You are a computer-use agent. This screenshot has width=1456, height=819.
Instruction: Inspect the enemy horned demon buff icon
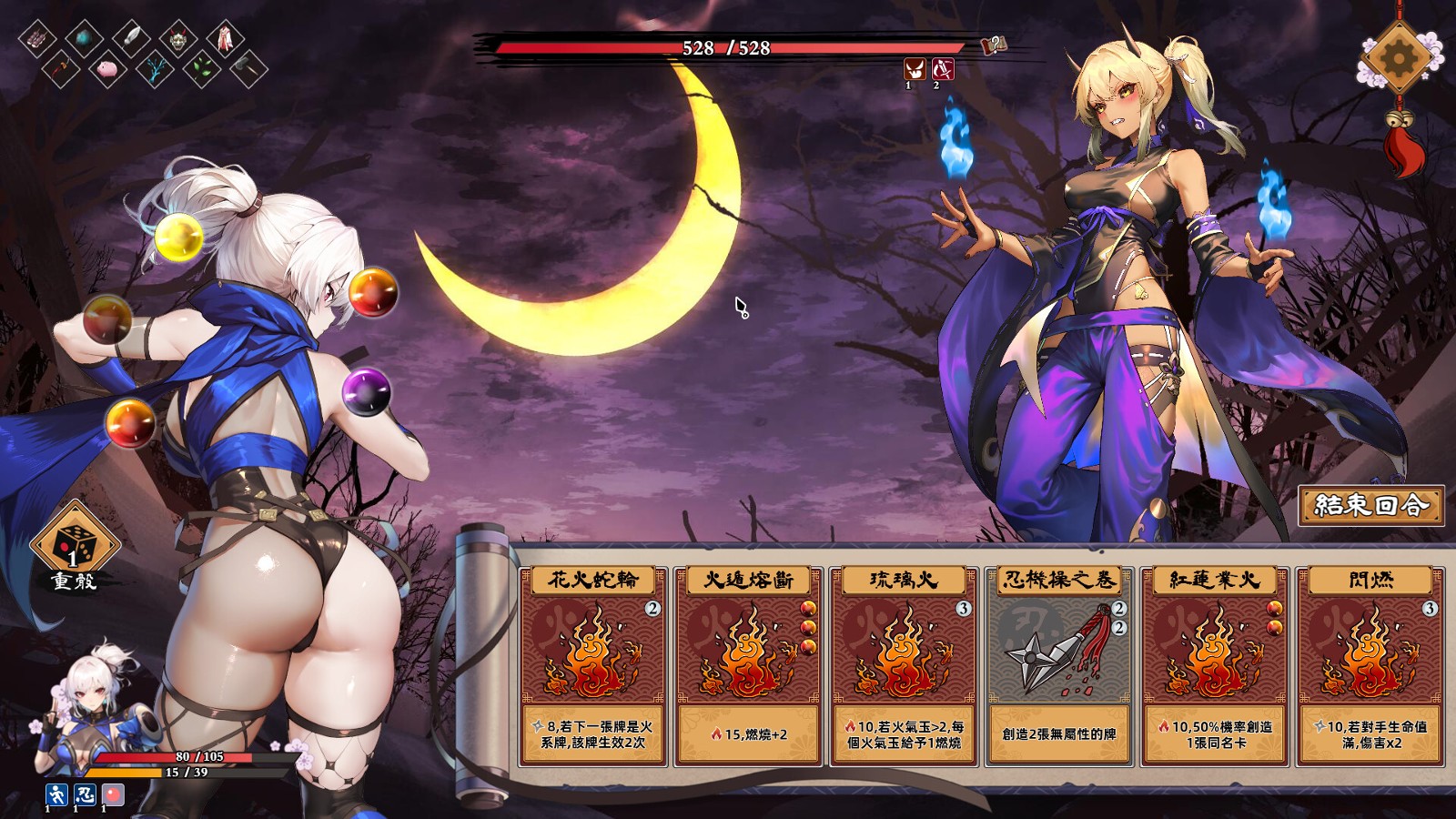[914, 68]
